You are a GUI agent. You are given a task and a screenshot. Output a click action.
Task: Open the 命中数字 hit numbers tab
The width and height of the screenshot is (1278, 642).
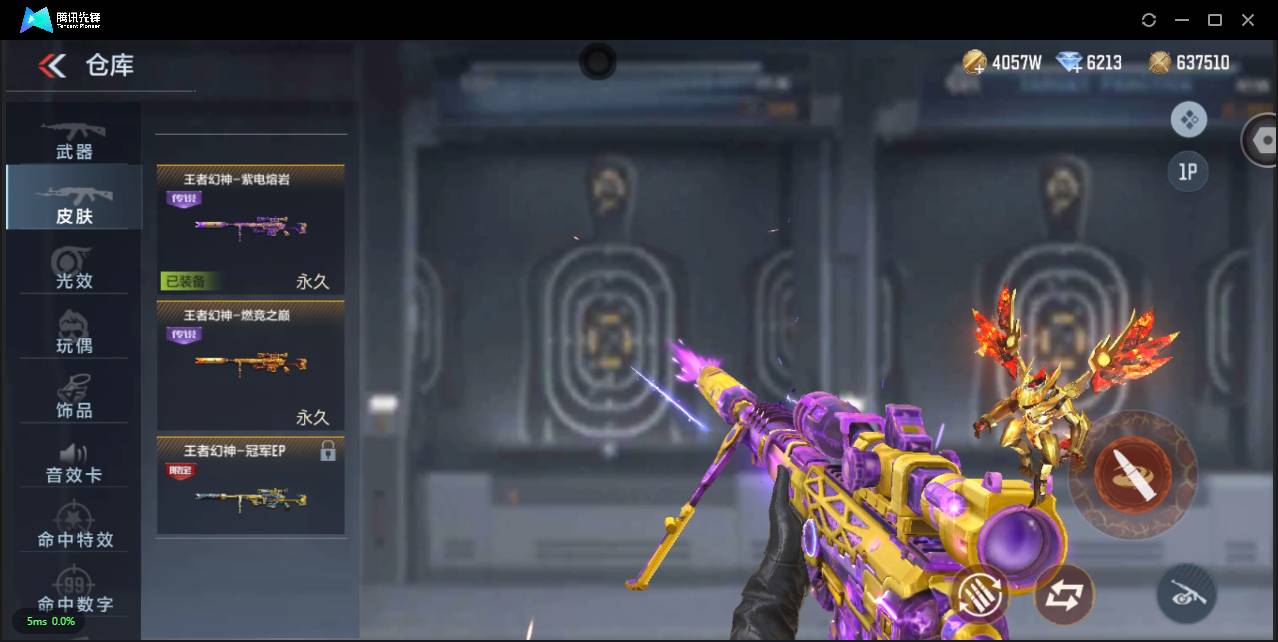click(x=75, y=591)
